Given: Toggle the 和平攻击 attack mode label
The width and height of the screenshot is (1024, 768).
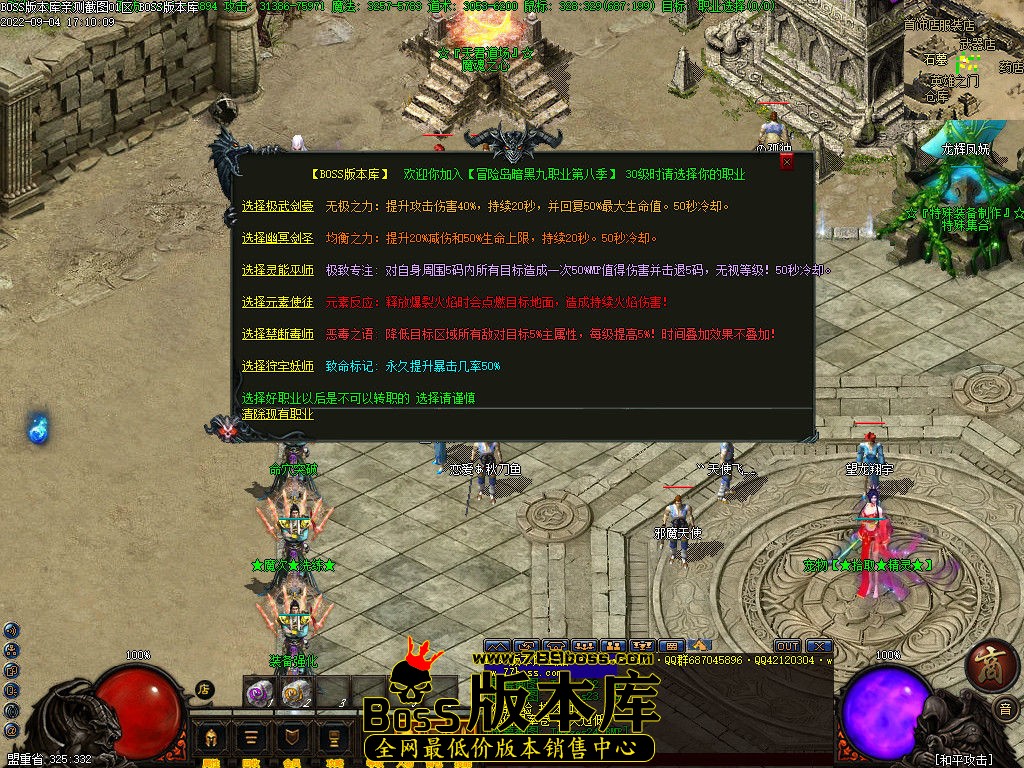Looking at the screenshot, I should point(963,759).
